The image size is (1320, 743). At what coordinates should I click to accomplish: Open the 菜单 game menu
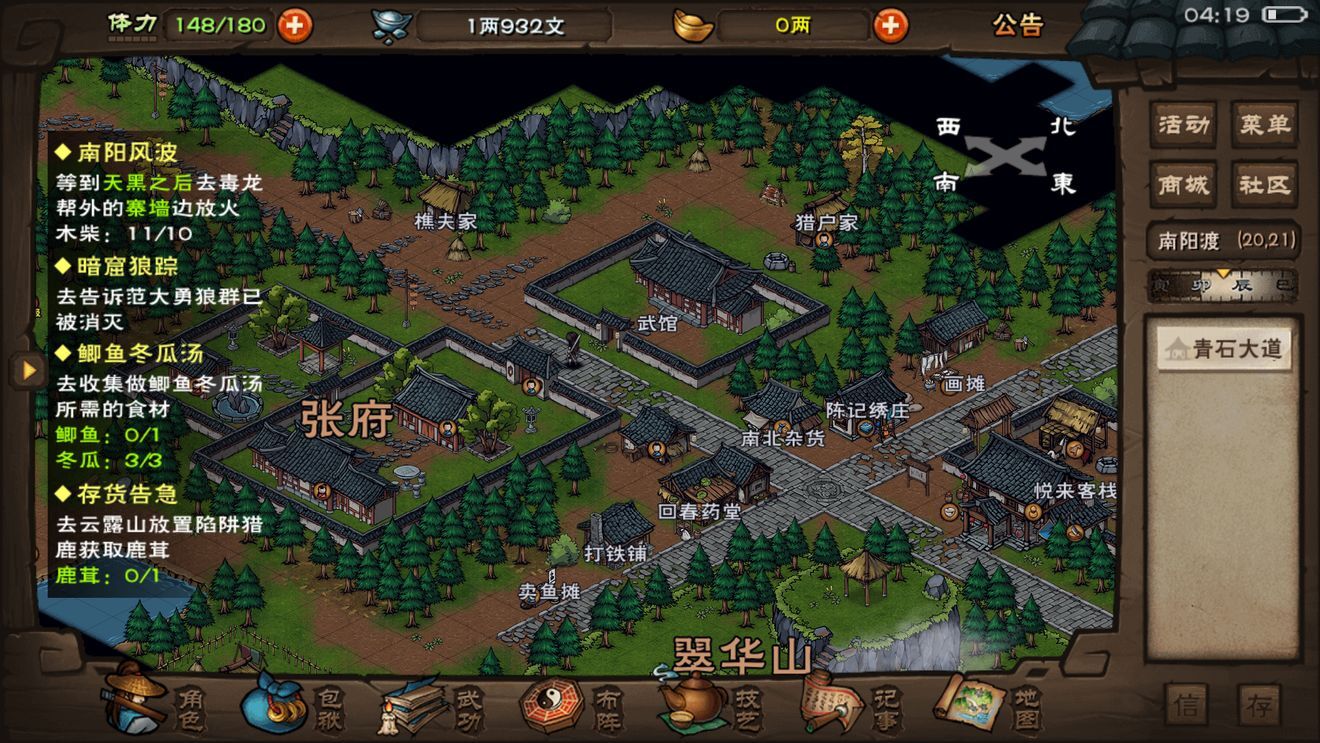tap(1264, 124)
